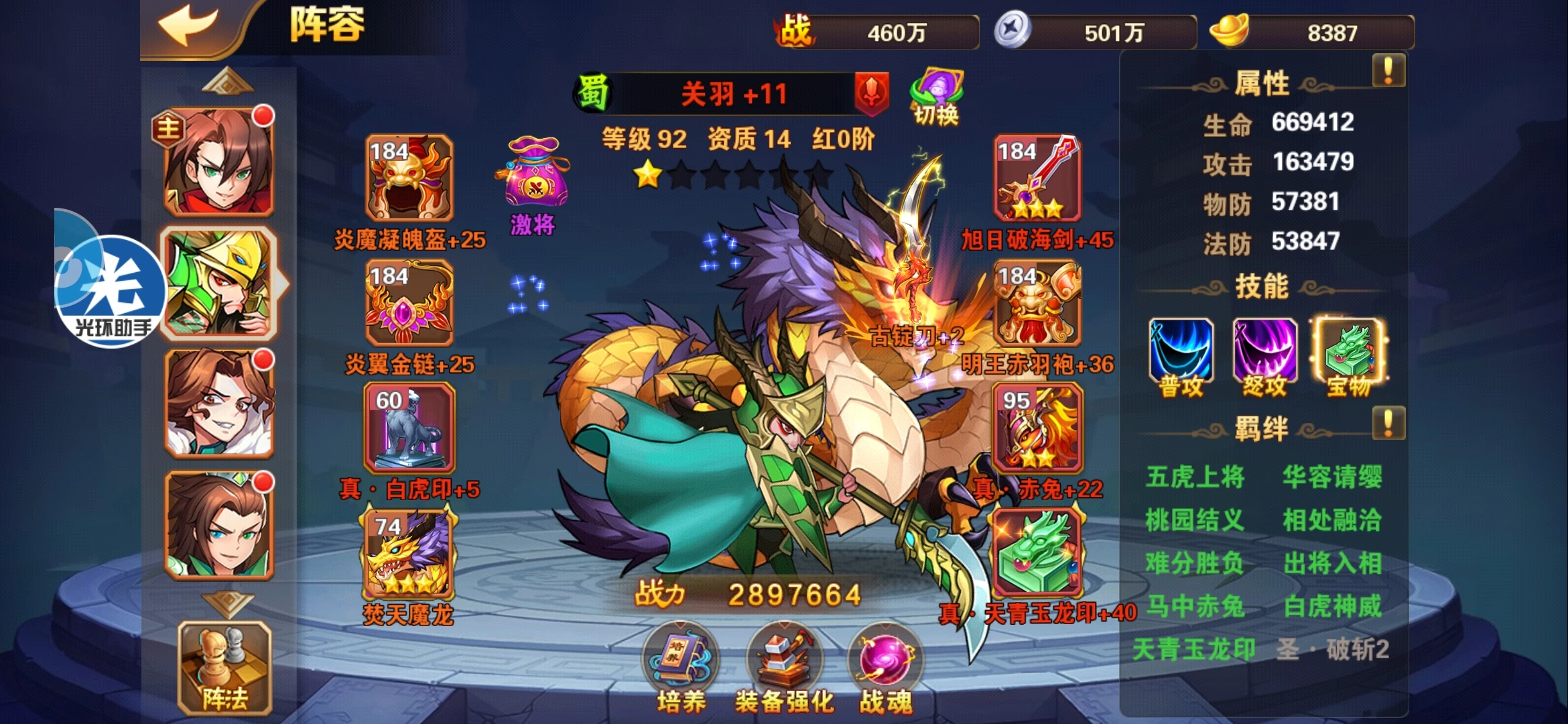This screenshot has height=724, width=1568.
Task: Select the 焚天魔龙 dragon slot
Action: point(407,553)
